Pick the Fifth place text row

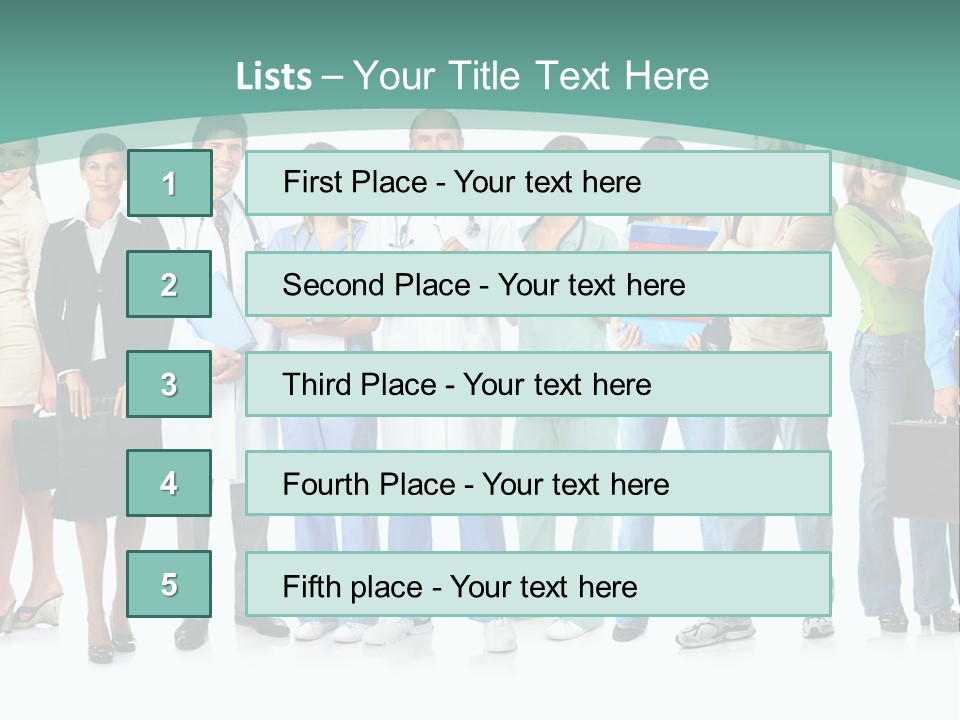click(x=538, y=585)
